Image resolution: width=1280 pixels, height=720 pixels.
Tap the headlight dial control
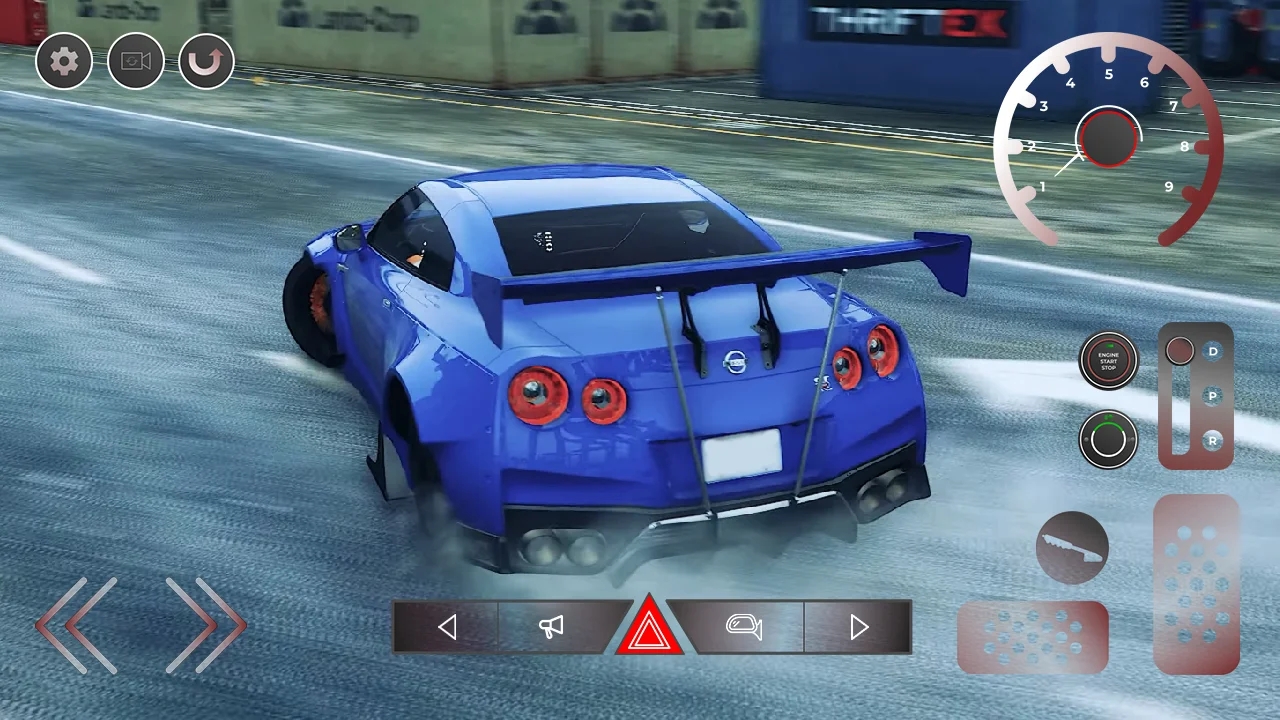click(x=1108, y=440)
